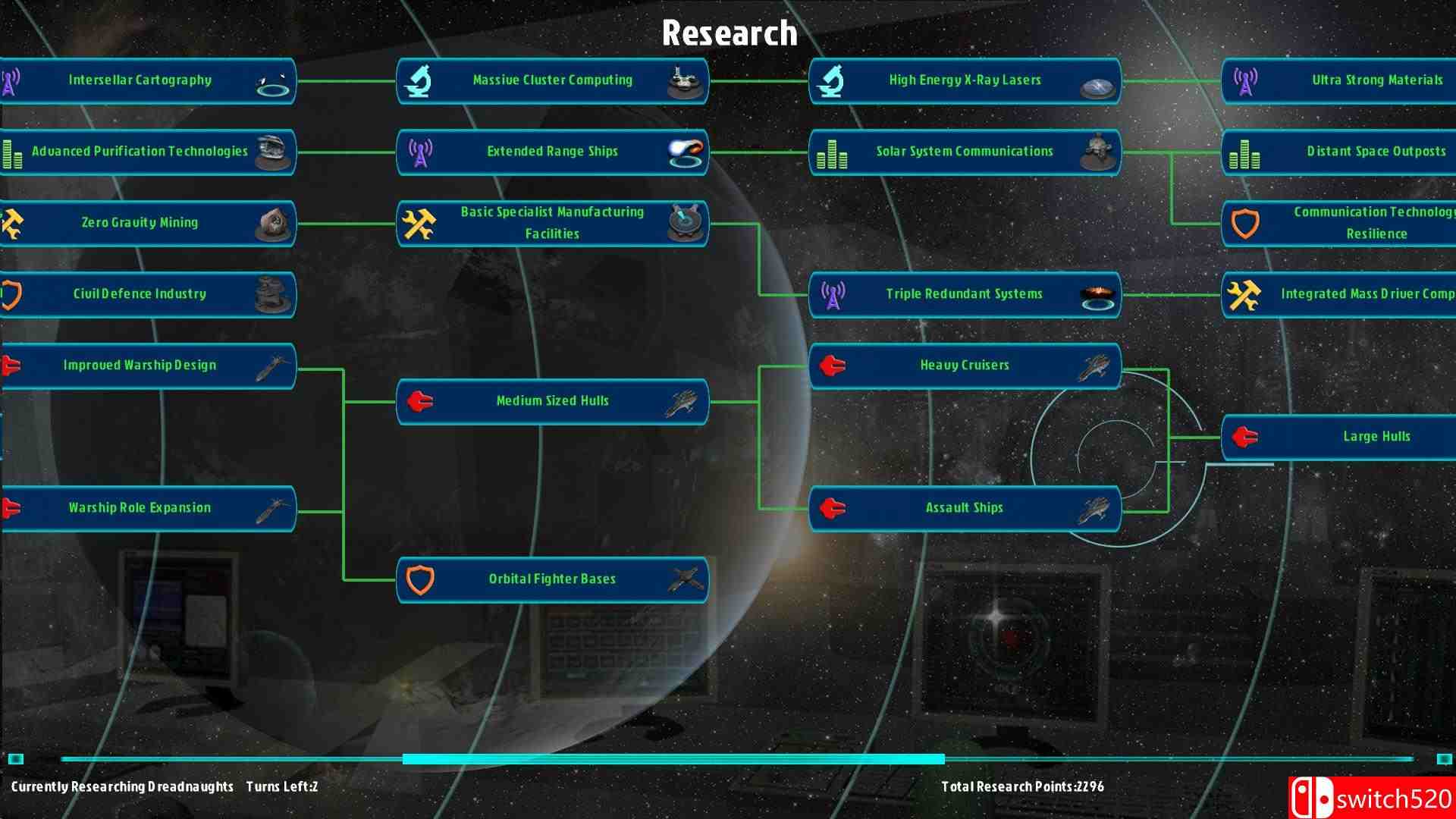Click the antenna icon on Extended Range Ships
Image resolution: width=1456 pixels, height=819 pixels.
[x=419, y=151]
